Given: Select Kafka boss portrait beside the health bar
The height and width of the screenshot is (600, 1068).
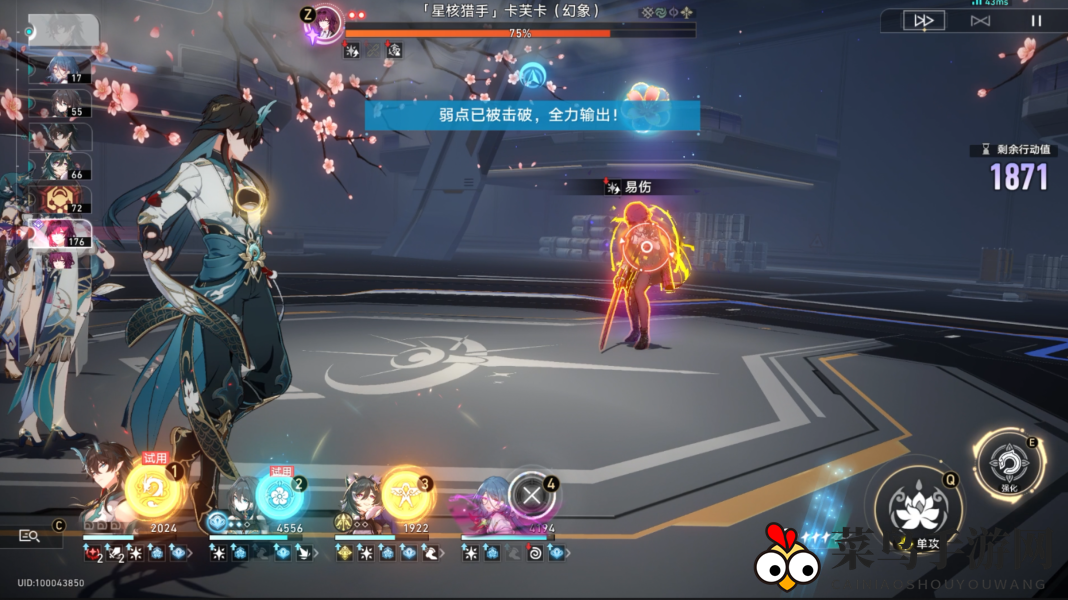Looking at the screenshot, I should pos(324,22).
